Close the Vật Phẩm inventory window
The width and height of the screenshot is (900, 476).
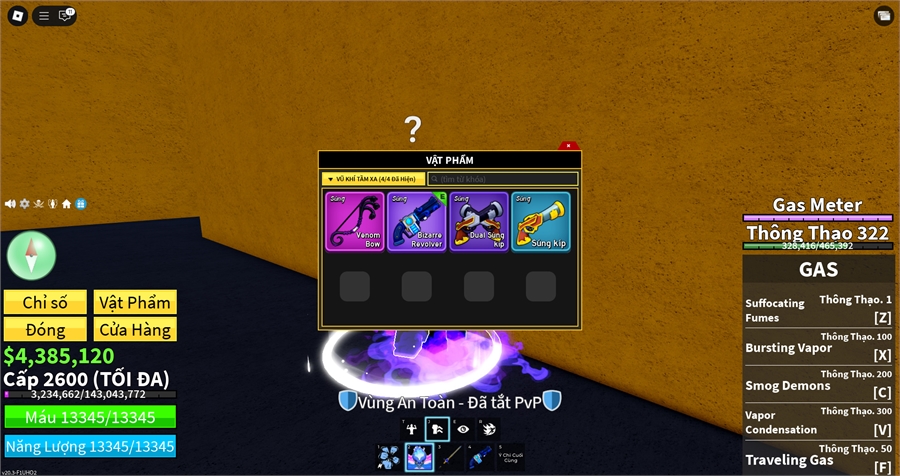(568, 146)
